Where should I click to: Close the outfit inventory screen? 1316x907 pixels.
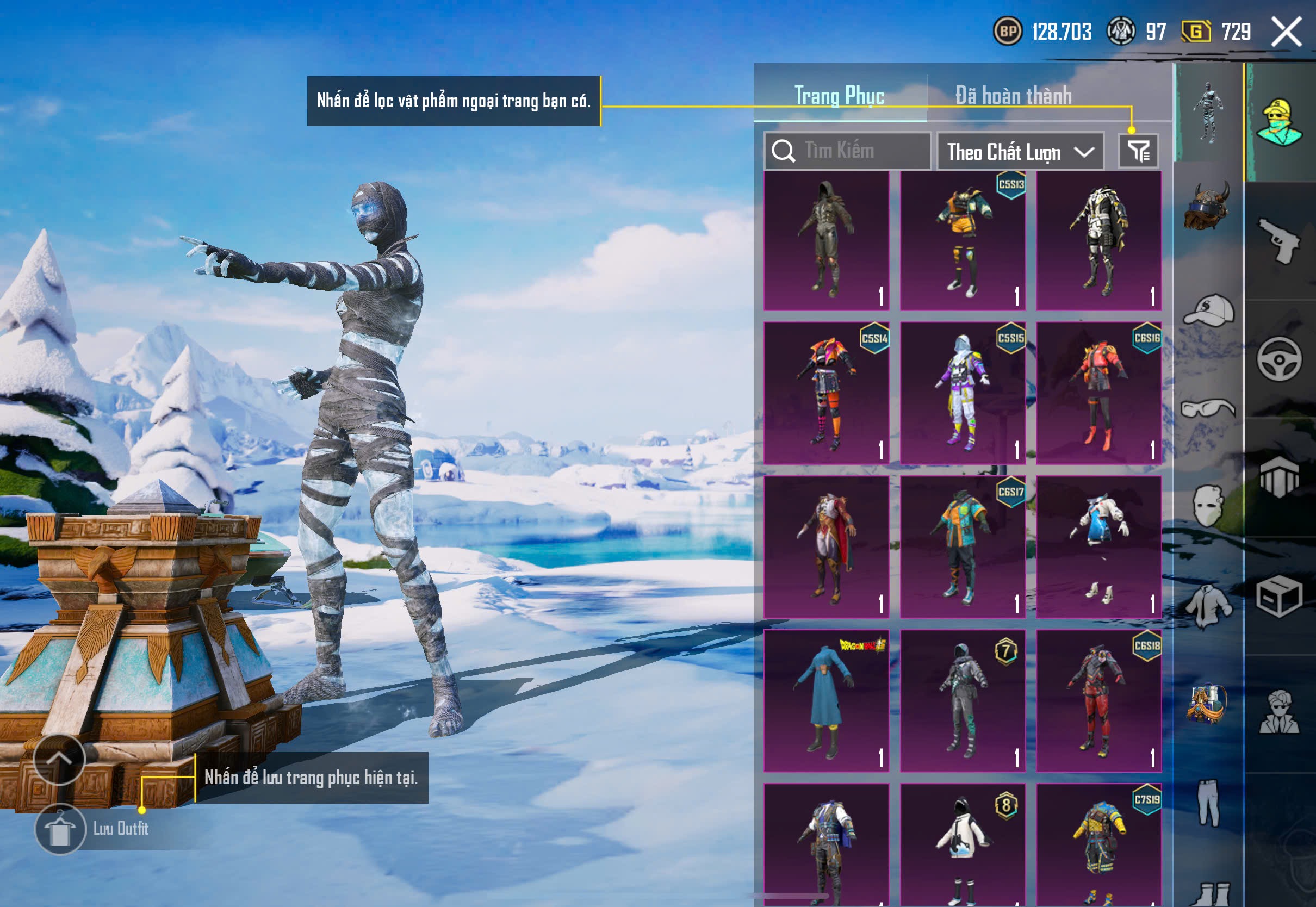1286,31
